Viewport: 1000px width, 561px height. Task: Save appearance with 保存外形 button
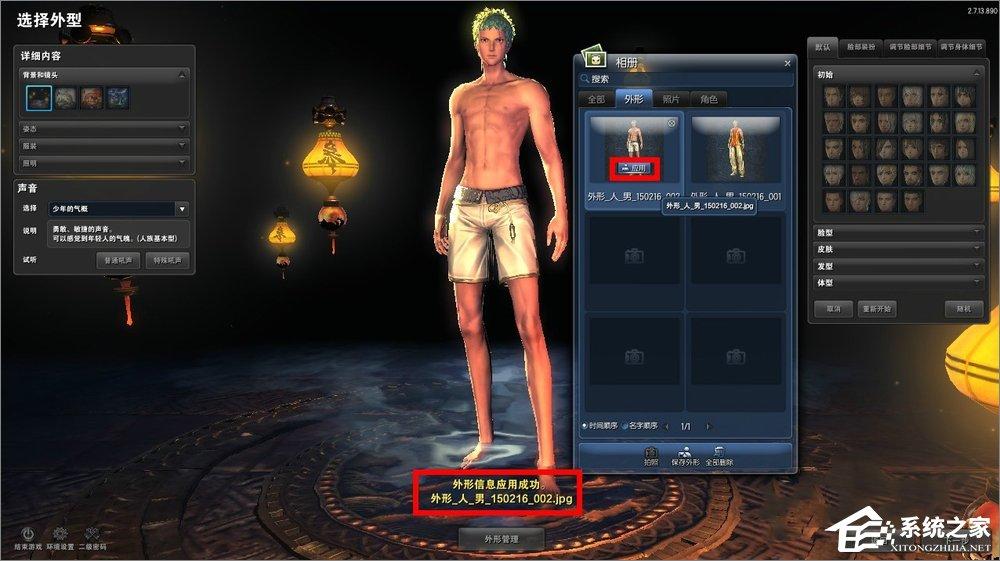click(x=686, y=457)
